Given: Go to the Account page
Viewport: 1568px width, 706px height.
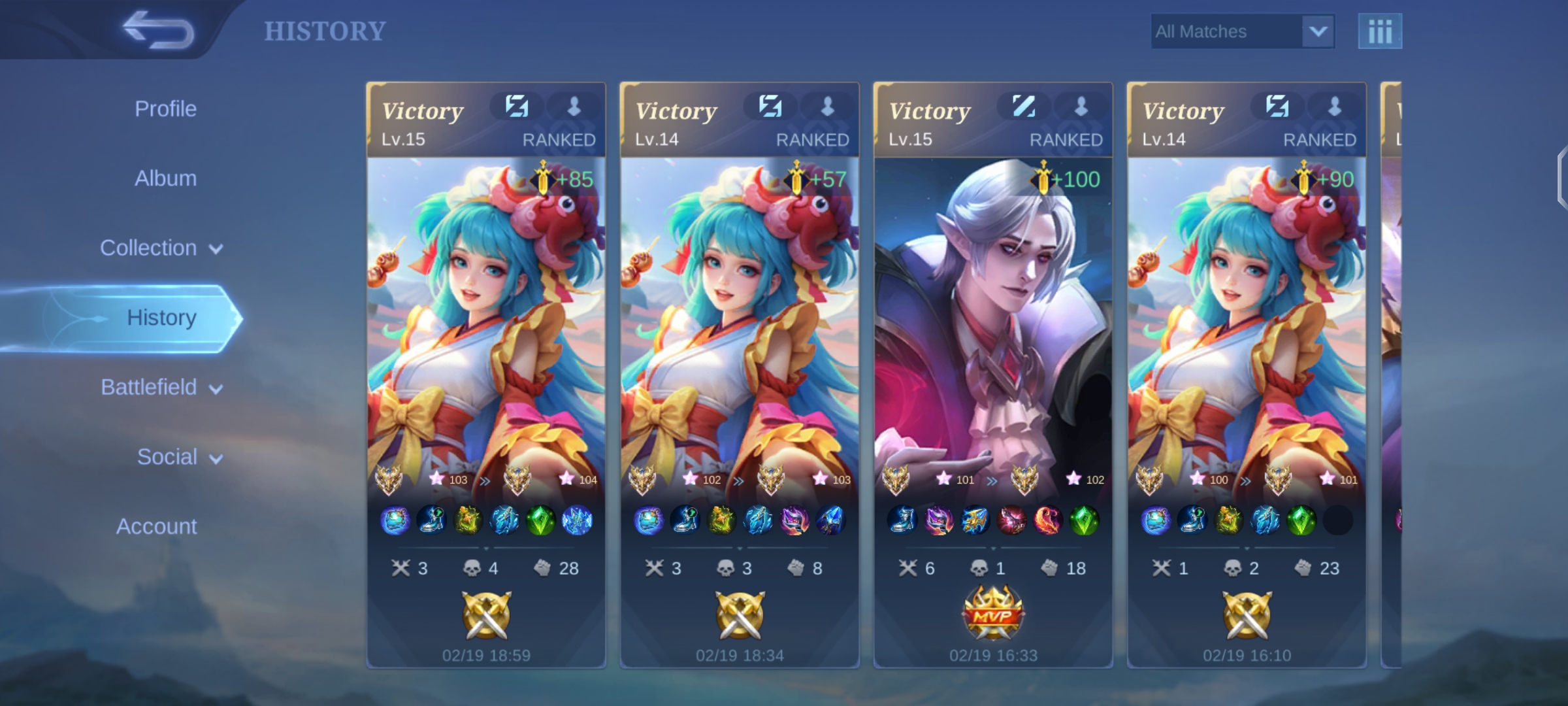Looking at the screenshot, I should pyautogui.click(x=157, y=526).
